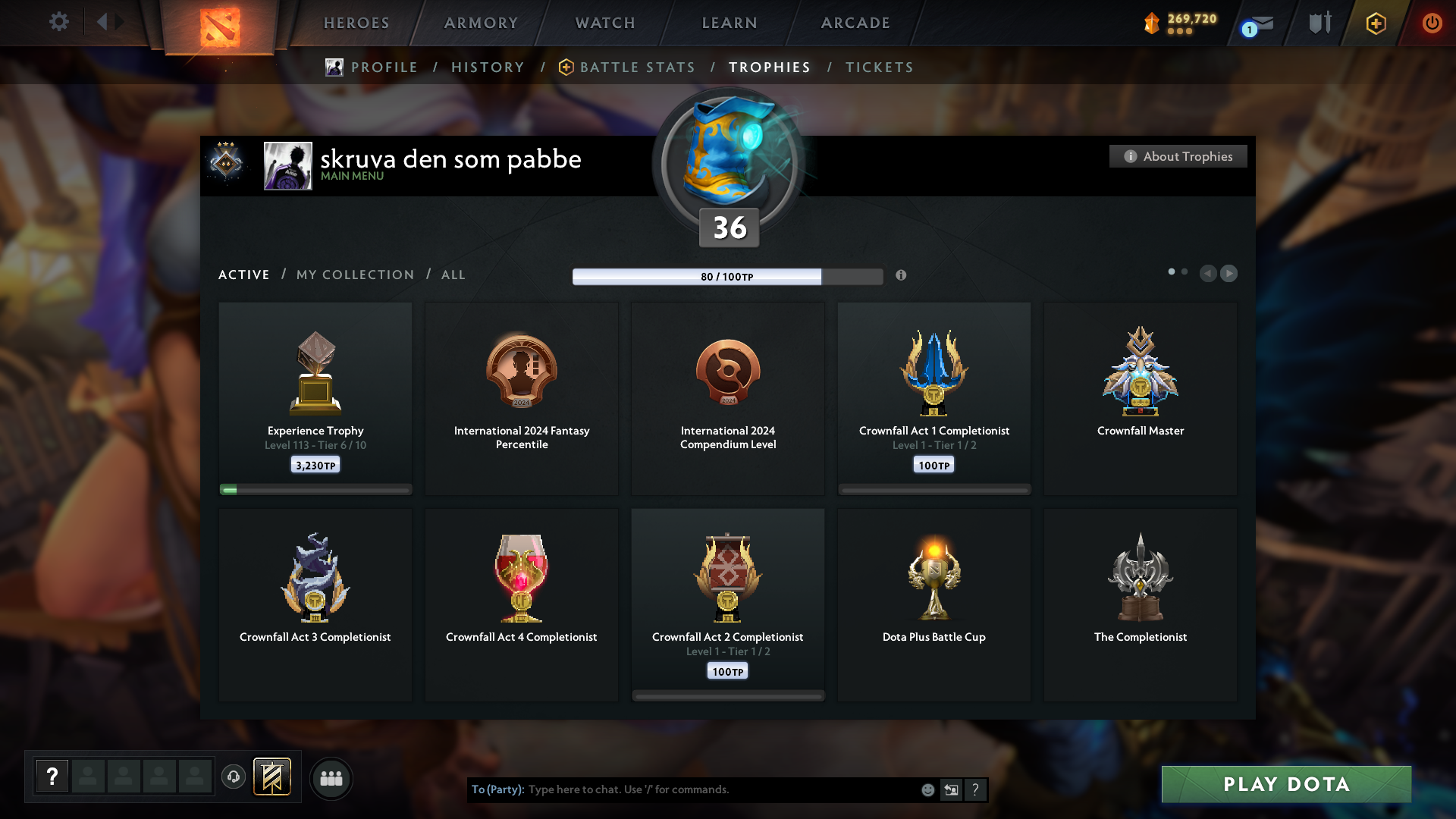The image size is (1456, 819).
Task: Click the trophy info icon beside progress bar
Action: pyautogui.click(x=902, y=276)
